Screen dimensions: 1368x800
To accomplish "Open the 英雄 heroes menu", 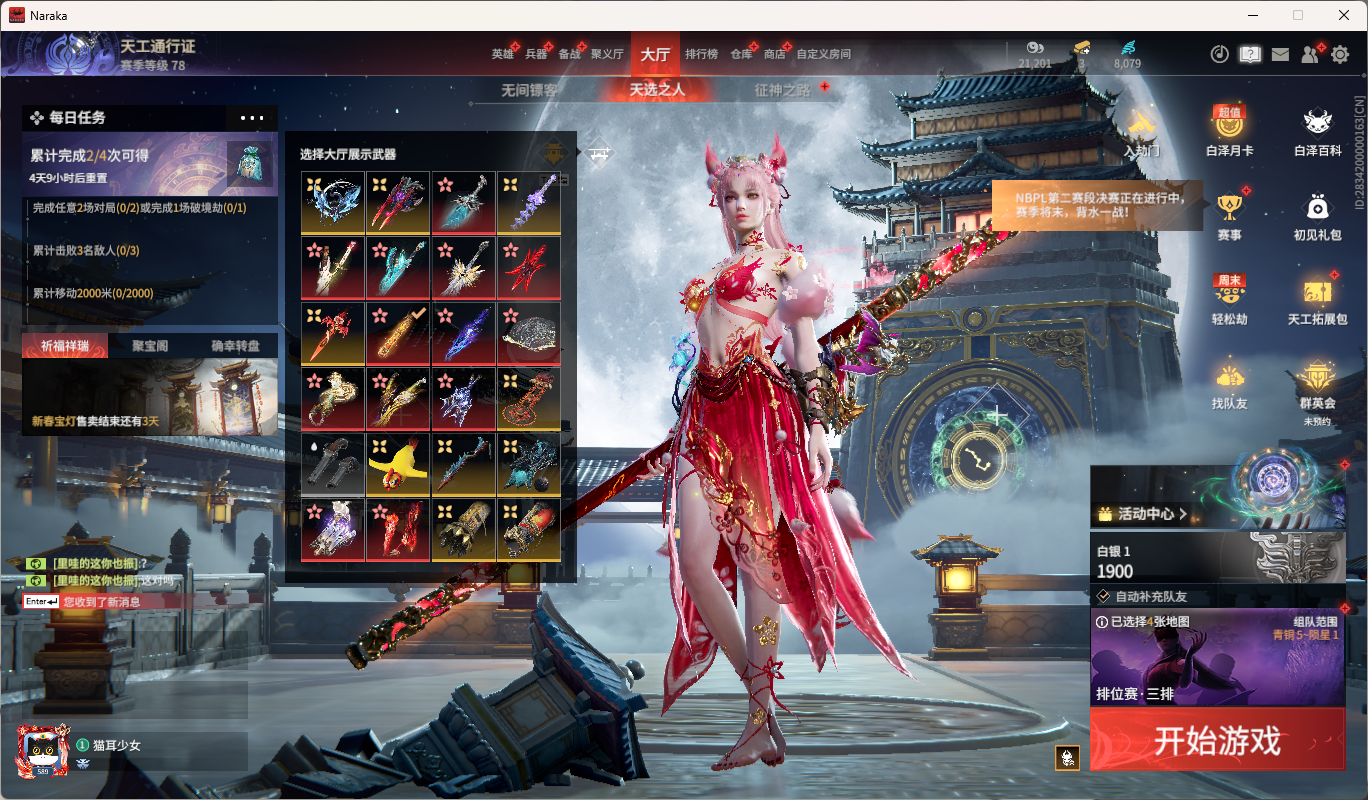I will pos(502,54).
